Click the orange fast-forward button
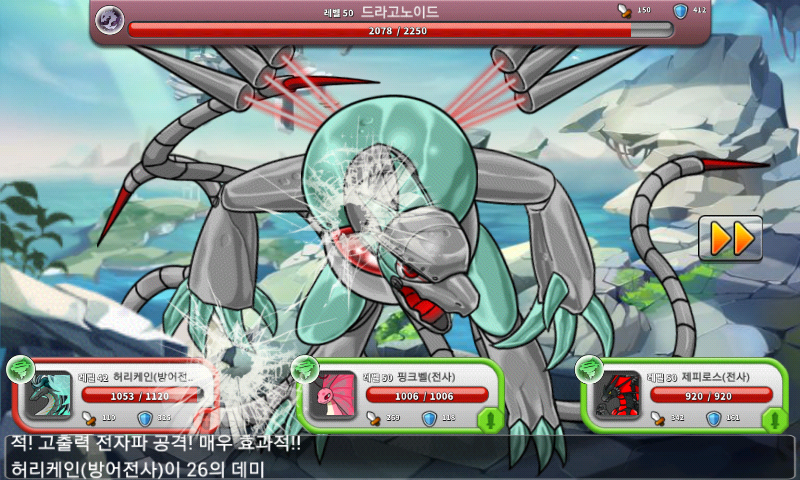The image size is (800, 480). click(x=730, y=238)
